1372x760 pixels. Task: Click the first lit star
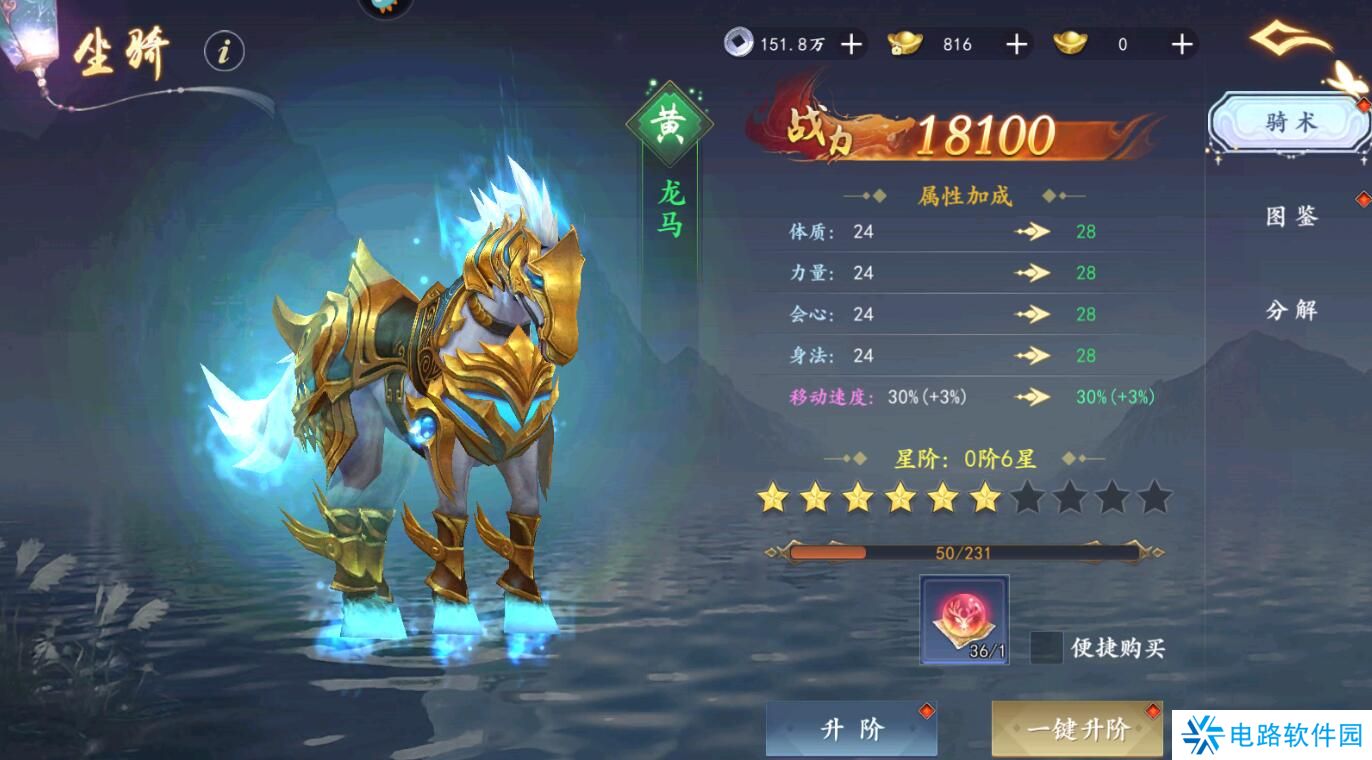[x=774, y=496]
